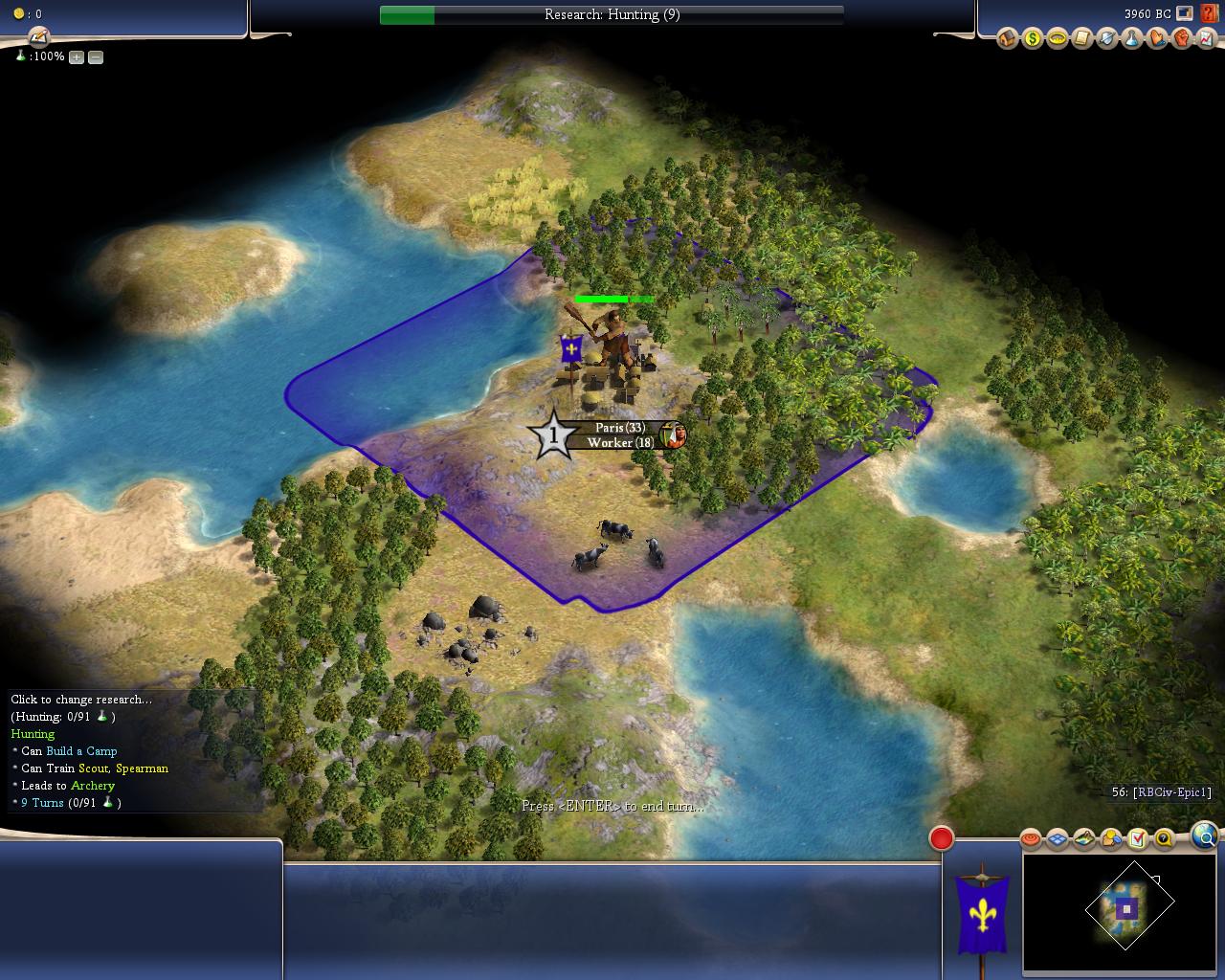Select the Paris city name banner
The image size is (1225, 980).
tap(619, 428)
